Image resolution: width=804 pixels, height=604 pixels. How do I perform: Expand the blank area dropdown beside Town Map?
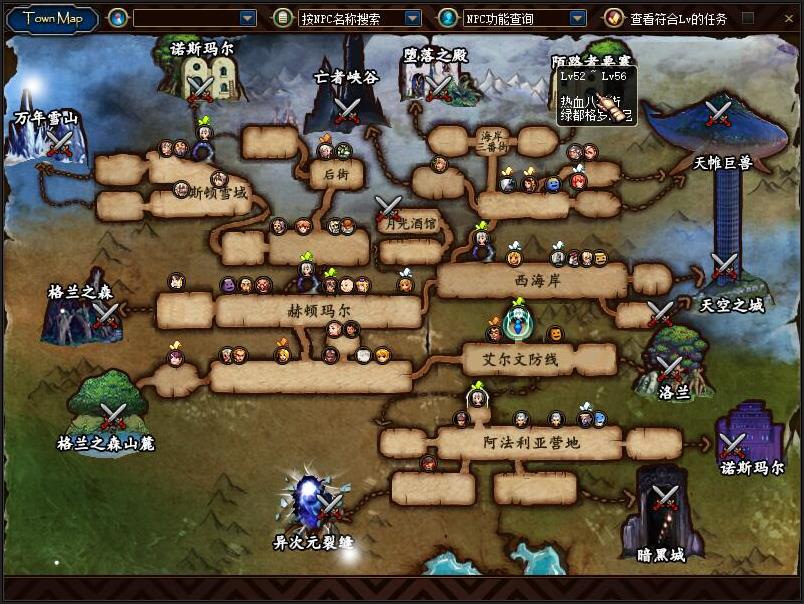pos(248,18)
